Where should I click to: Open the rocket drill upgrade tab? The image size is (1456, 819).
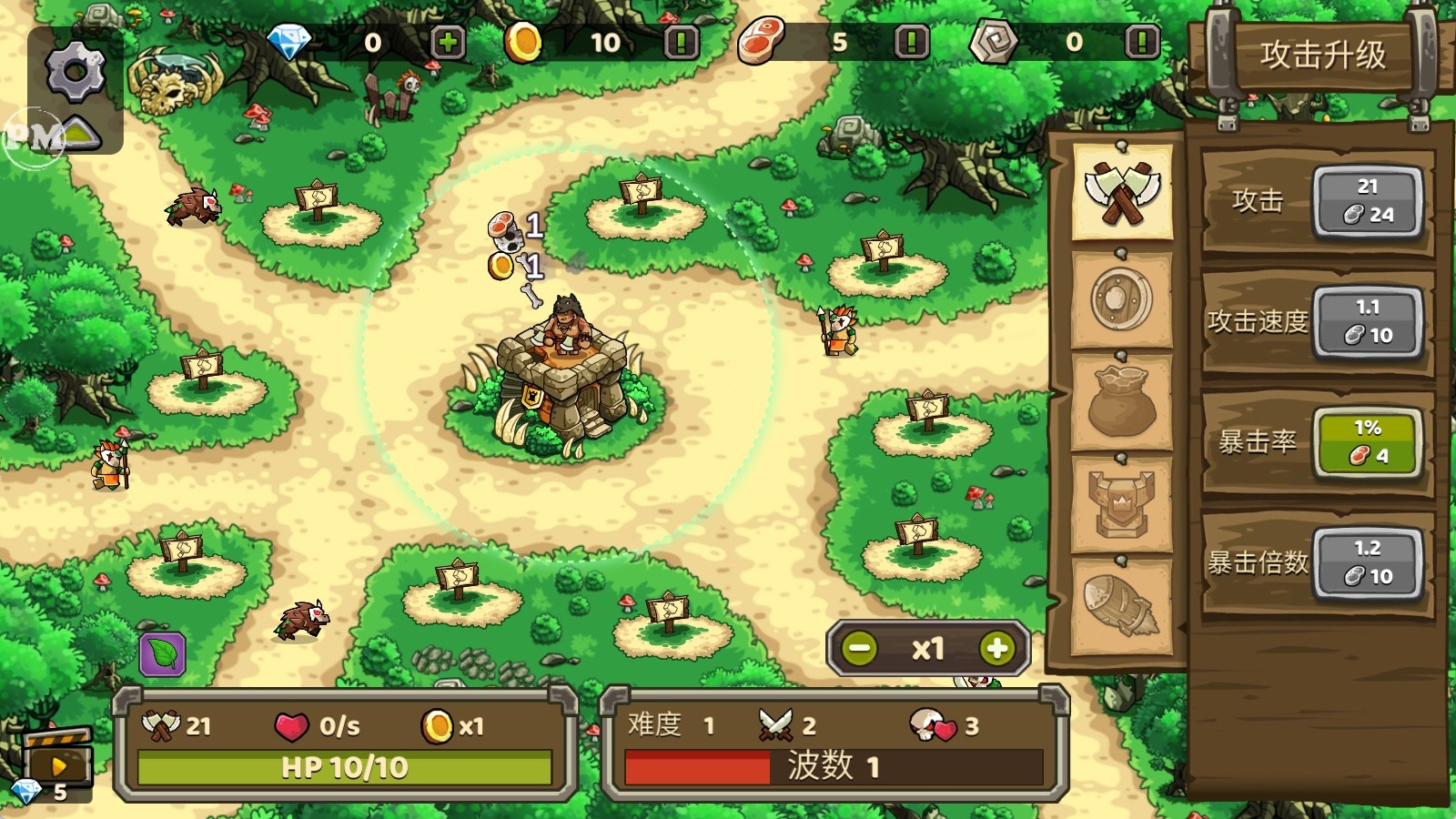pos(1122,605)
